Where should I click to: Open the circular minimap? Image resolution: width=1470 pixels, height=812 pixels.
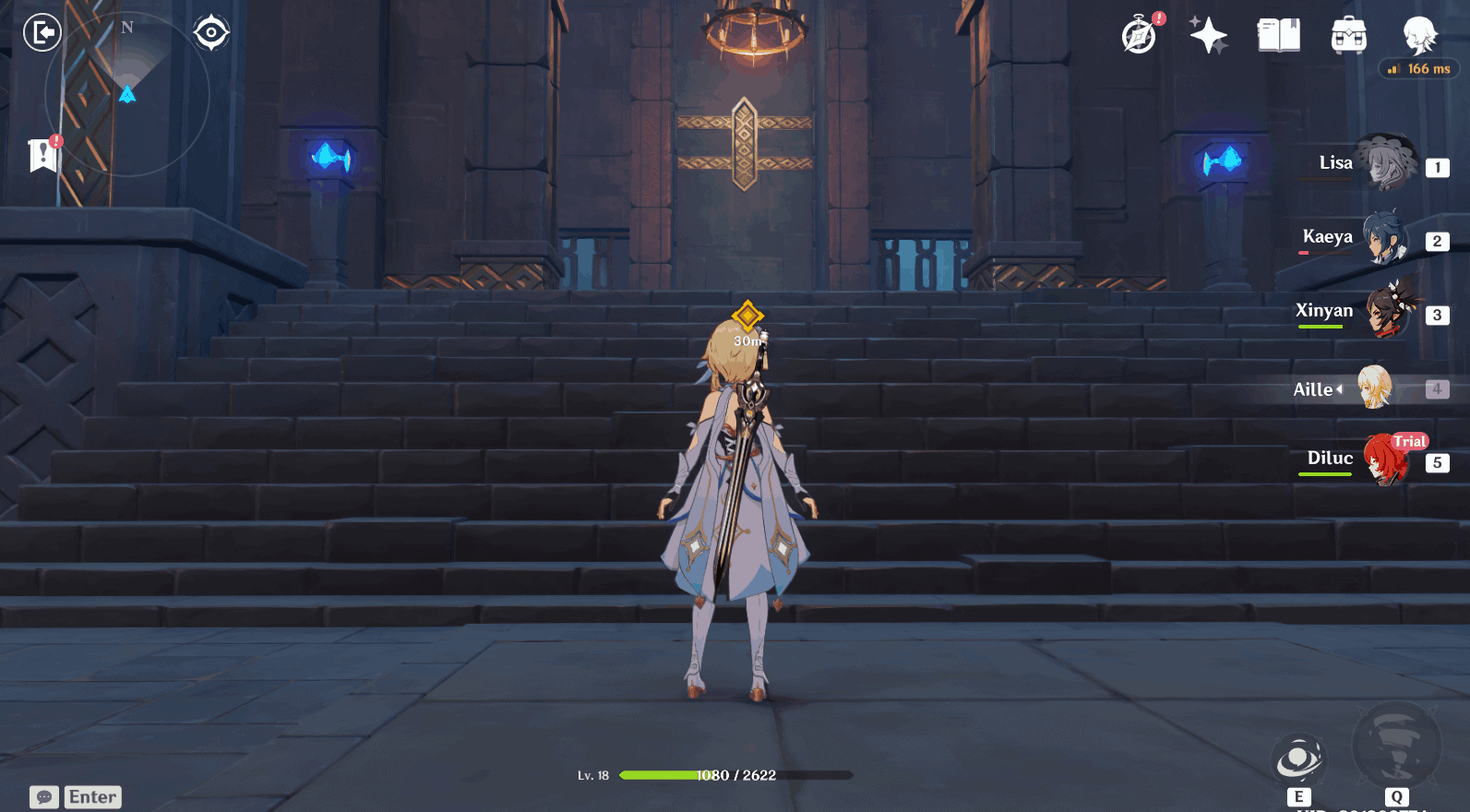tap(127, 94)
